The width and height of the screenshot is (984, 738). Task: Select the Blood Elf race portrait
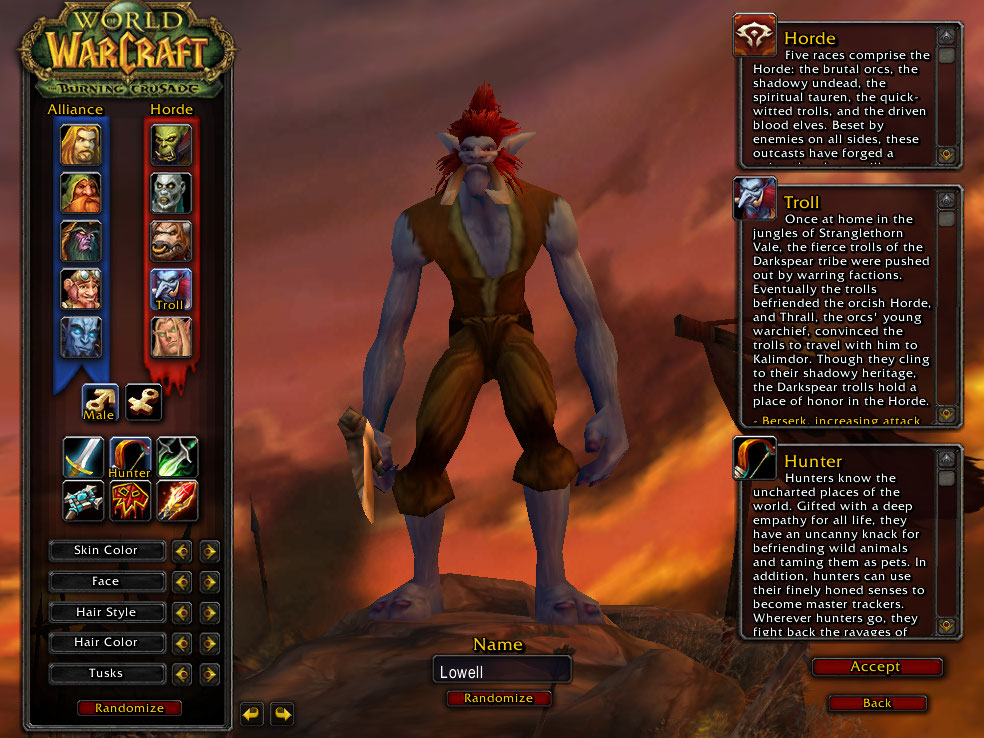click(x=171, y=336)
